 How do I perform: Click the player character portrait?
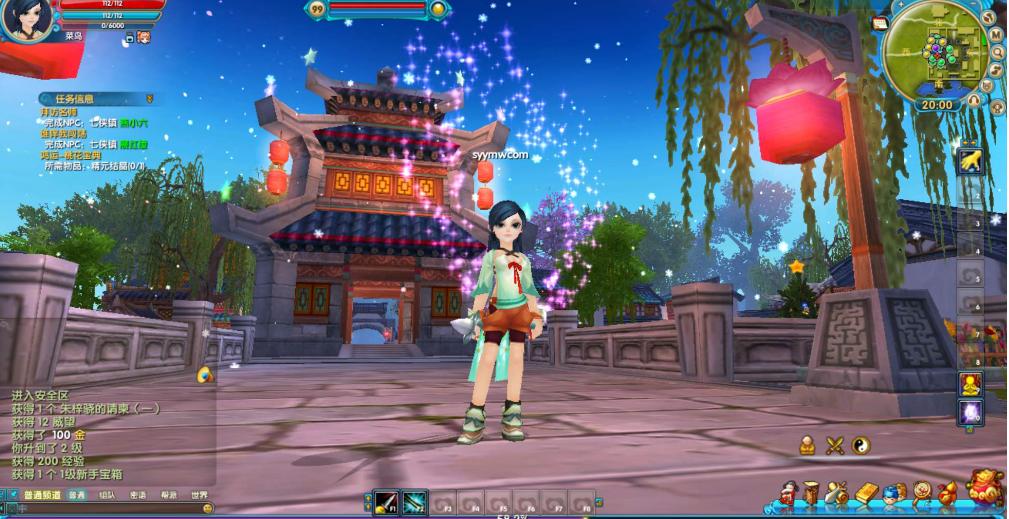pyautogui.click(x=25, y=18)
